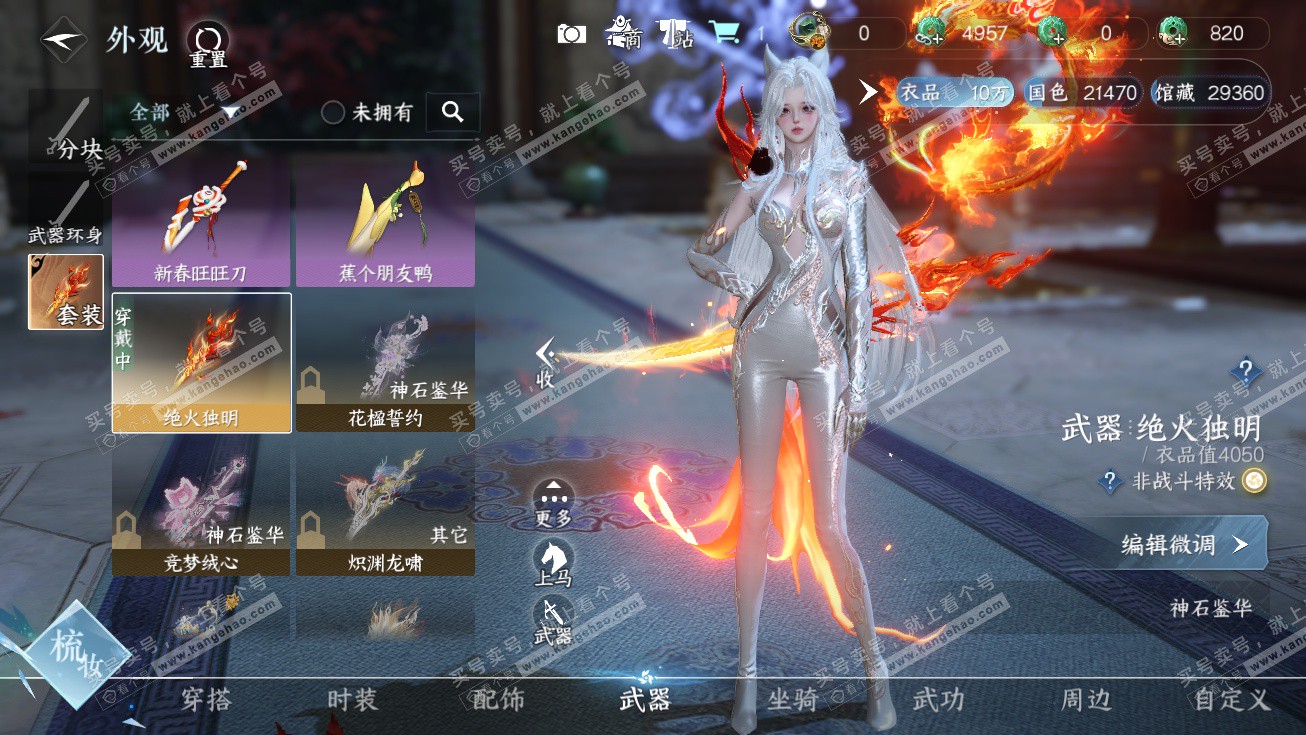Viewport: 1306px width, 735px height.
Task: Open the magnifier search box
Action: pos(453,113)
